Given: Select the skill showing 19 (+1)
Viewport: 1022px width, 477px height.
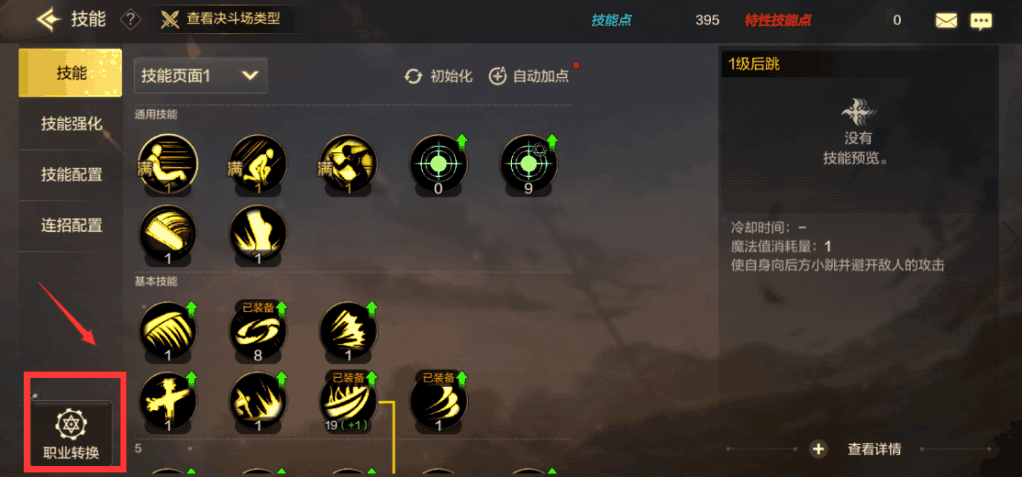Looking at the screenshot, I should [348, 400].
